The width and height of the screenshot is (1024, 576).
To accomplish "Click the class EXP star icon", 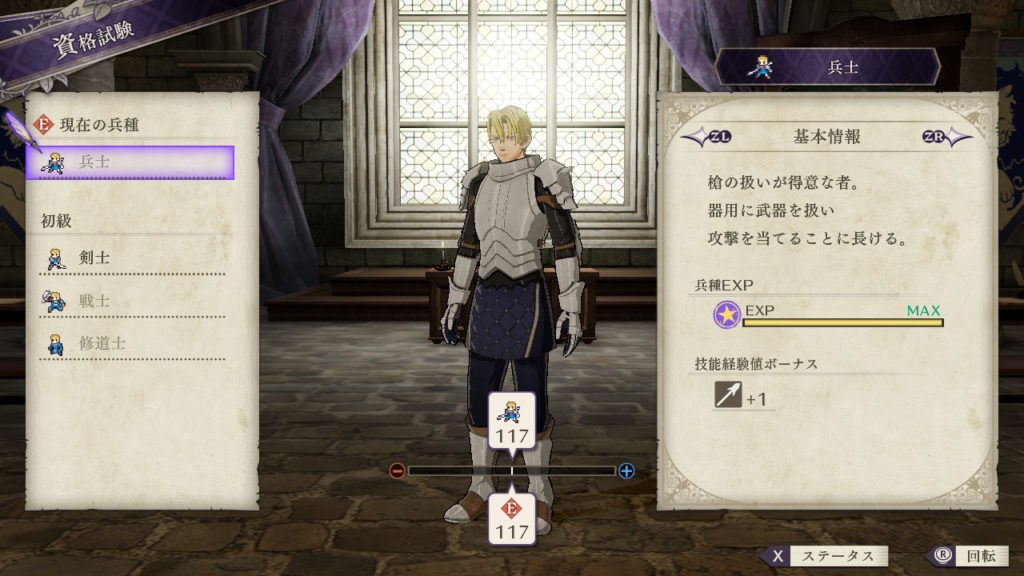I will (x=727, y=315).
